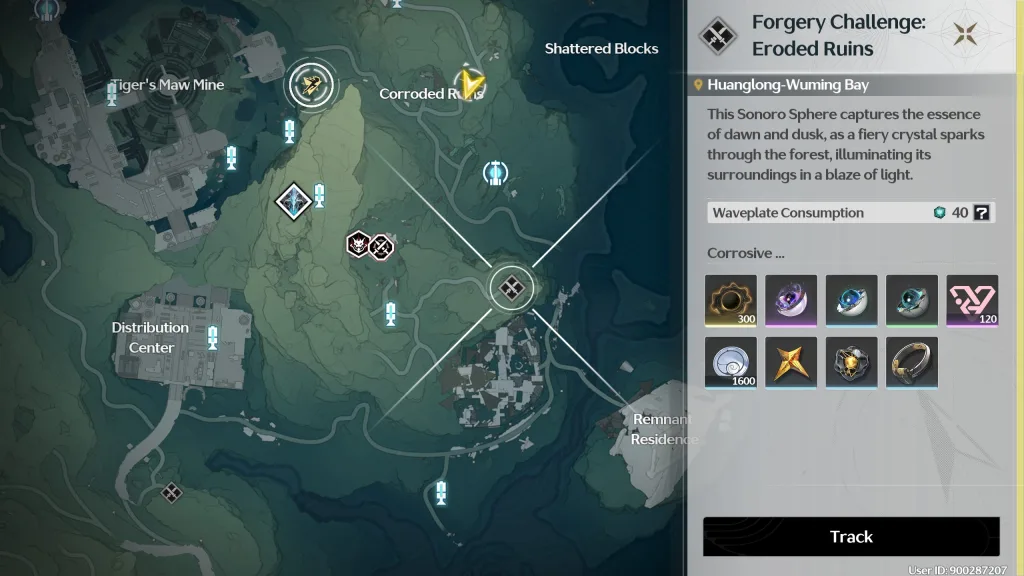Open the Waveplate Consumption help question mark
The height and width of the screenshot is (576, 1024).
tap(982, 213)
